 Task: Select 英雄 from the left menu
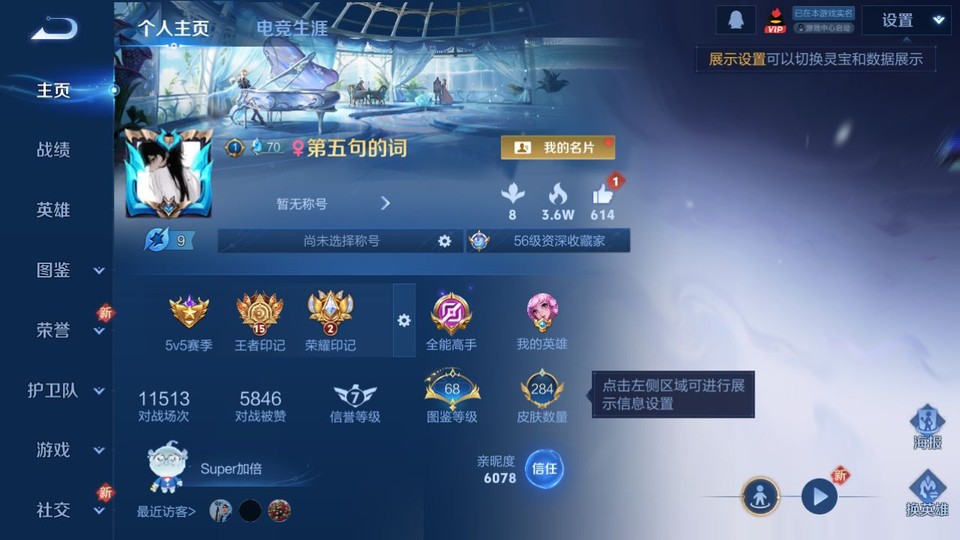54,210
